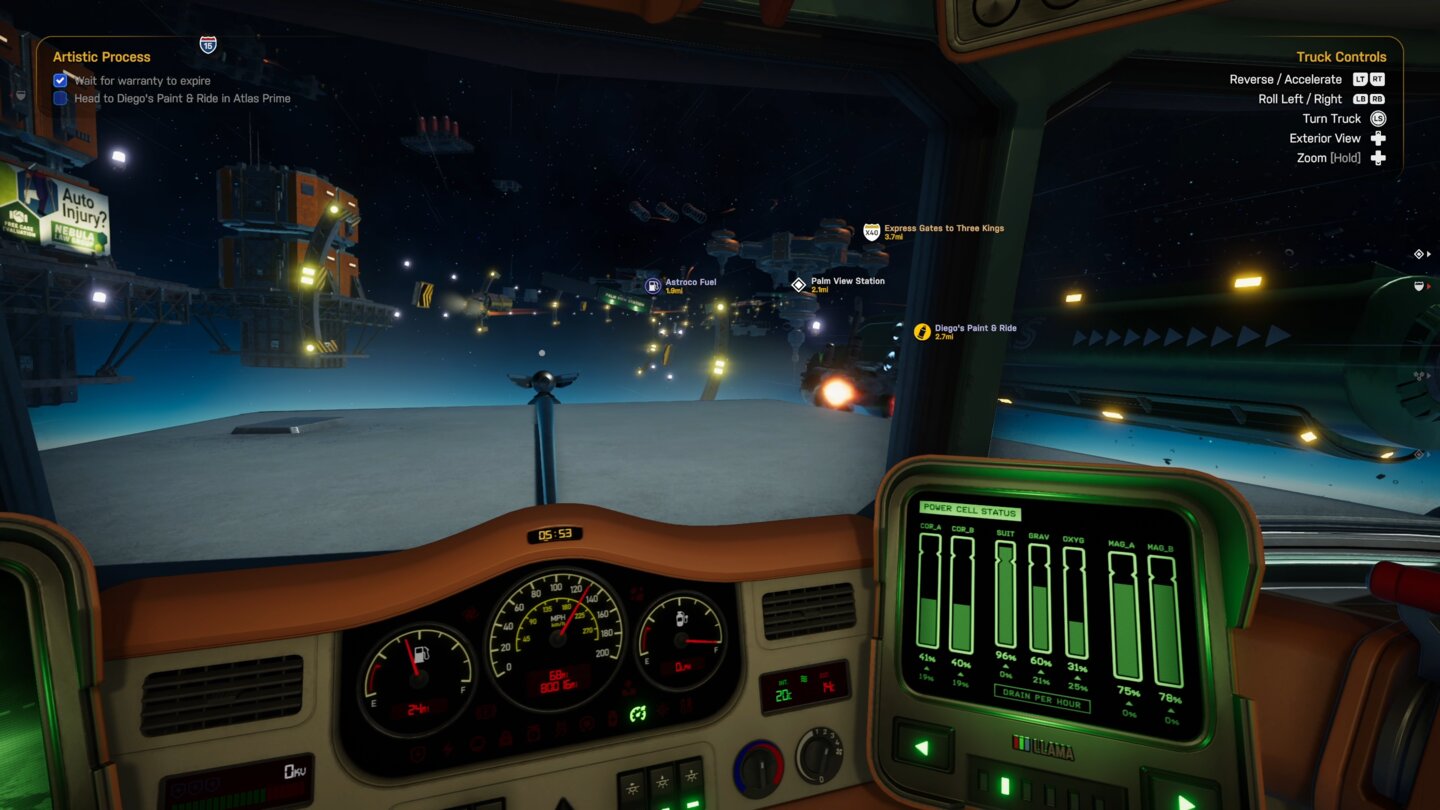1440x810 pixels.
Task: Adjust the blue-red cabin temperature knob
Action: click(x=760, y=769)
